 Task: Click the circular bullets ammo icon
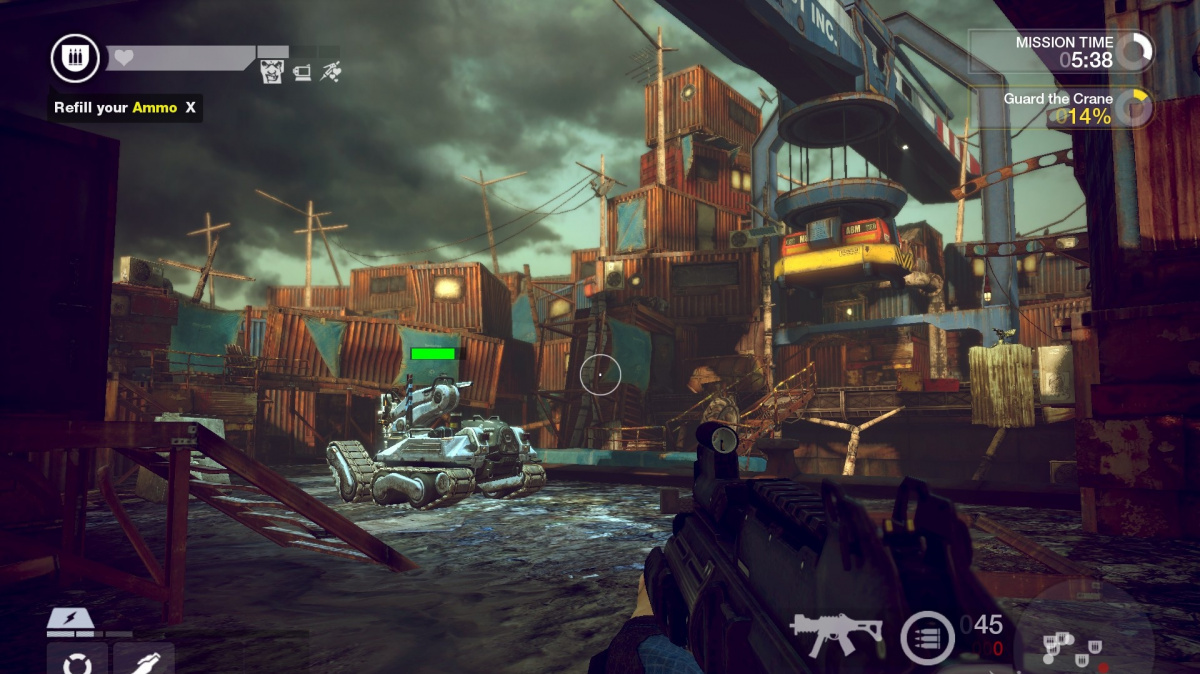tap(927, 637)
